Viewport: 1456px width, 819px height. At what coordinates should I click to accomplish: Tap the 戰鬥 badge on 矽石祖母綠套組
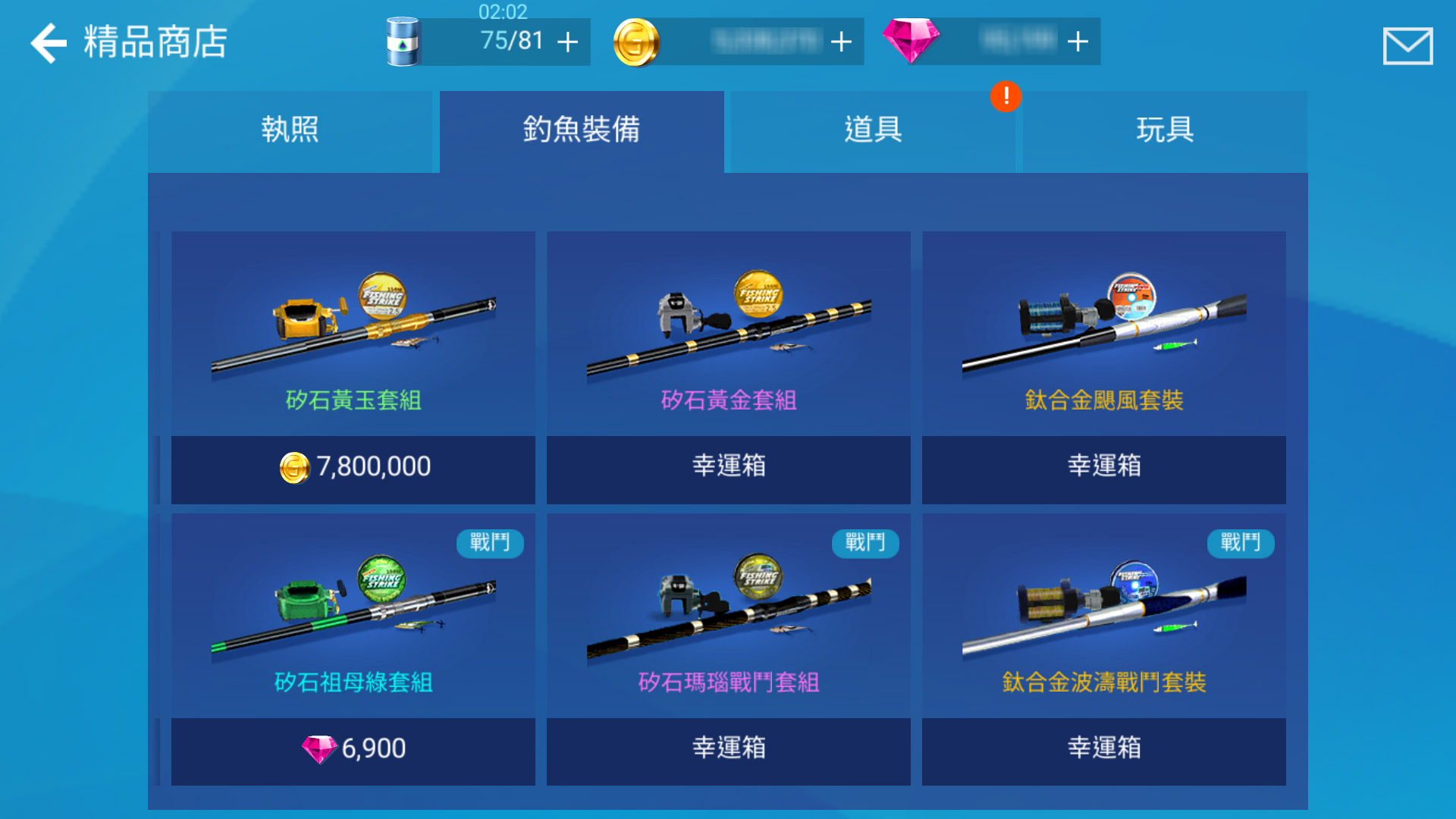(x=490, y=544)
